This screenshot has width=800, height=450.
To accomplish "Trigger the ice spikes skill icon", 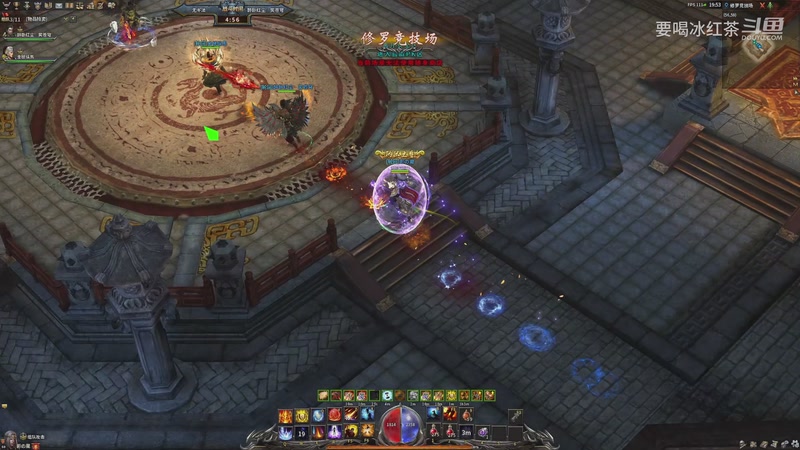I will [x=286, y=432].
